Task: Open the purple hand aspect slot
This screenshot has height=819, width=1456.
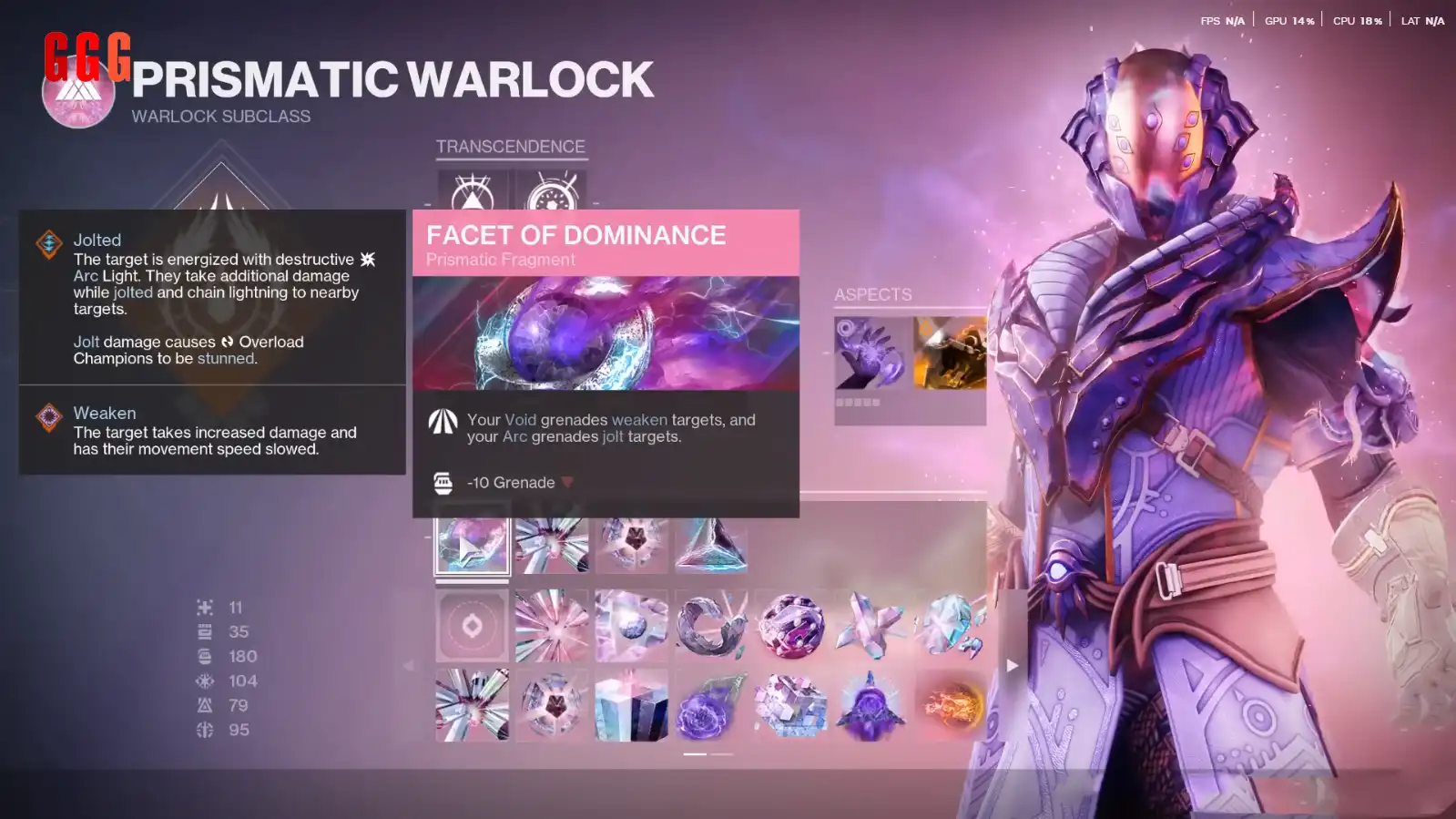Action: (x=871, y=353)
